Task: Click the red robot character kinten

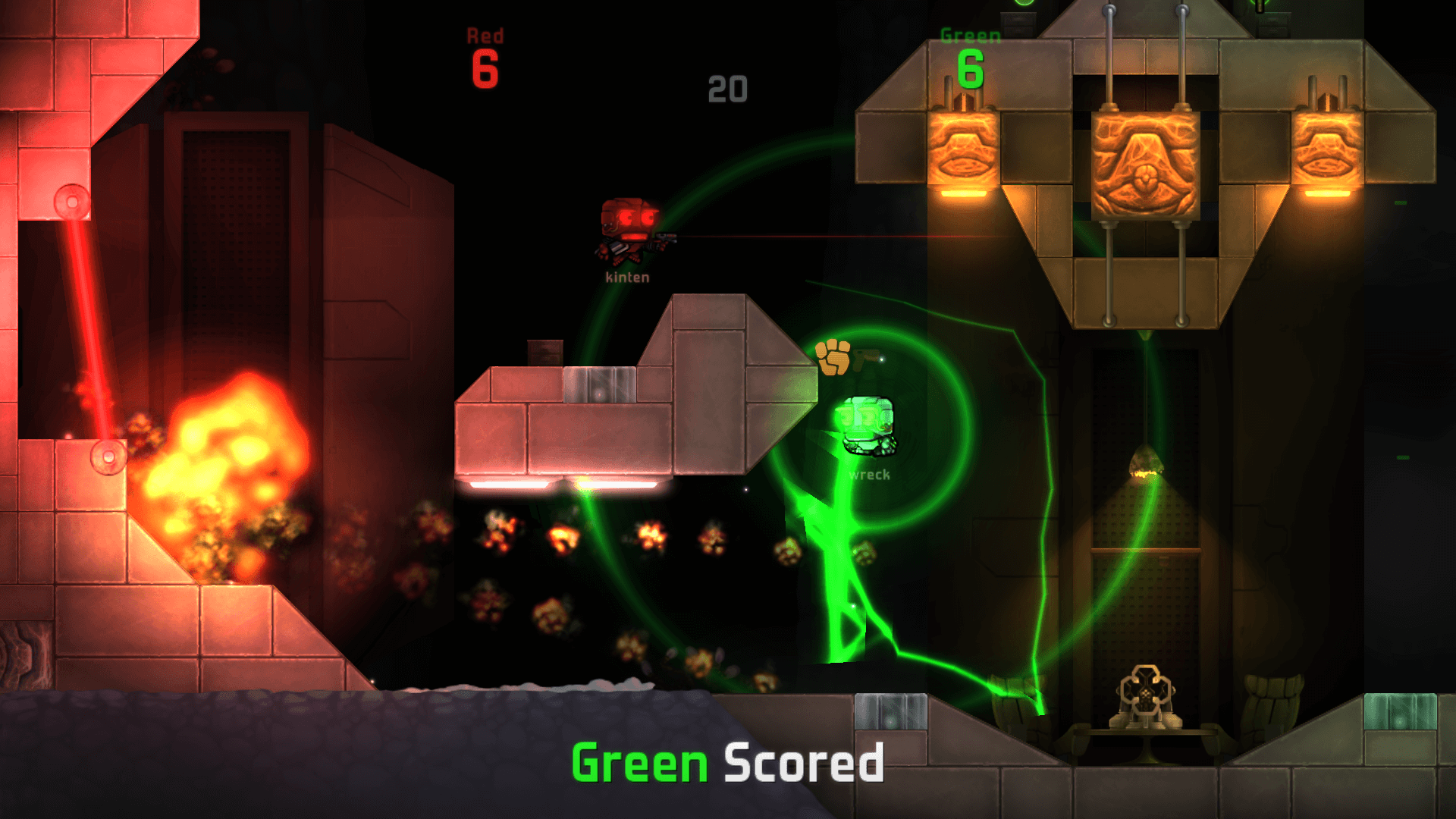Action: [x=629, y=227]
